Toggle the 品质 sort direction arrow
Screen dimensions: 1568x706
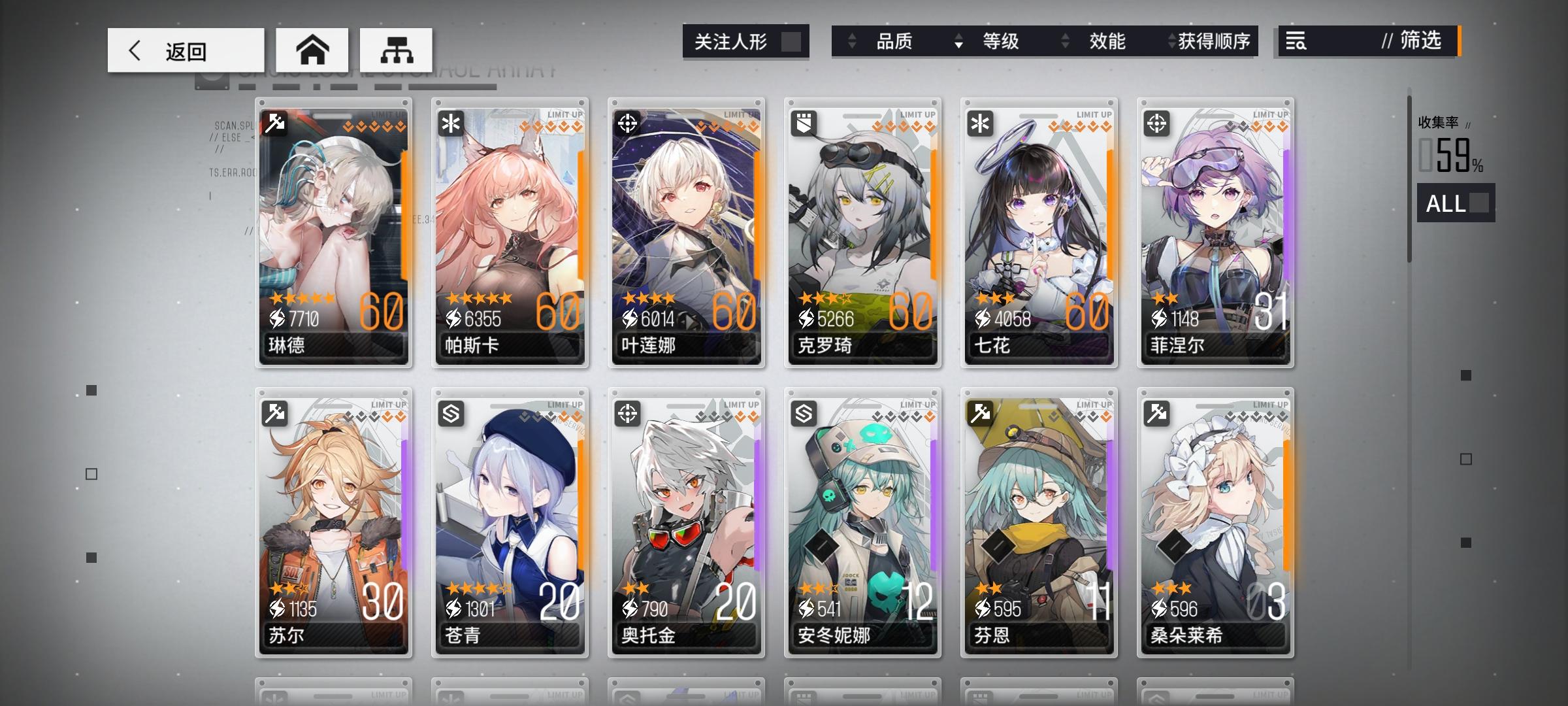[x=853, y=41]
